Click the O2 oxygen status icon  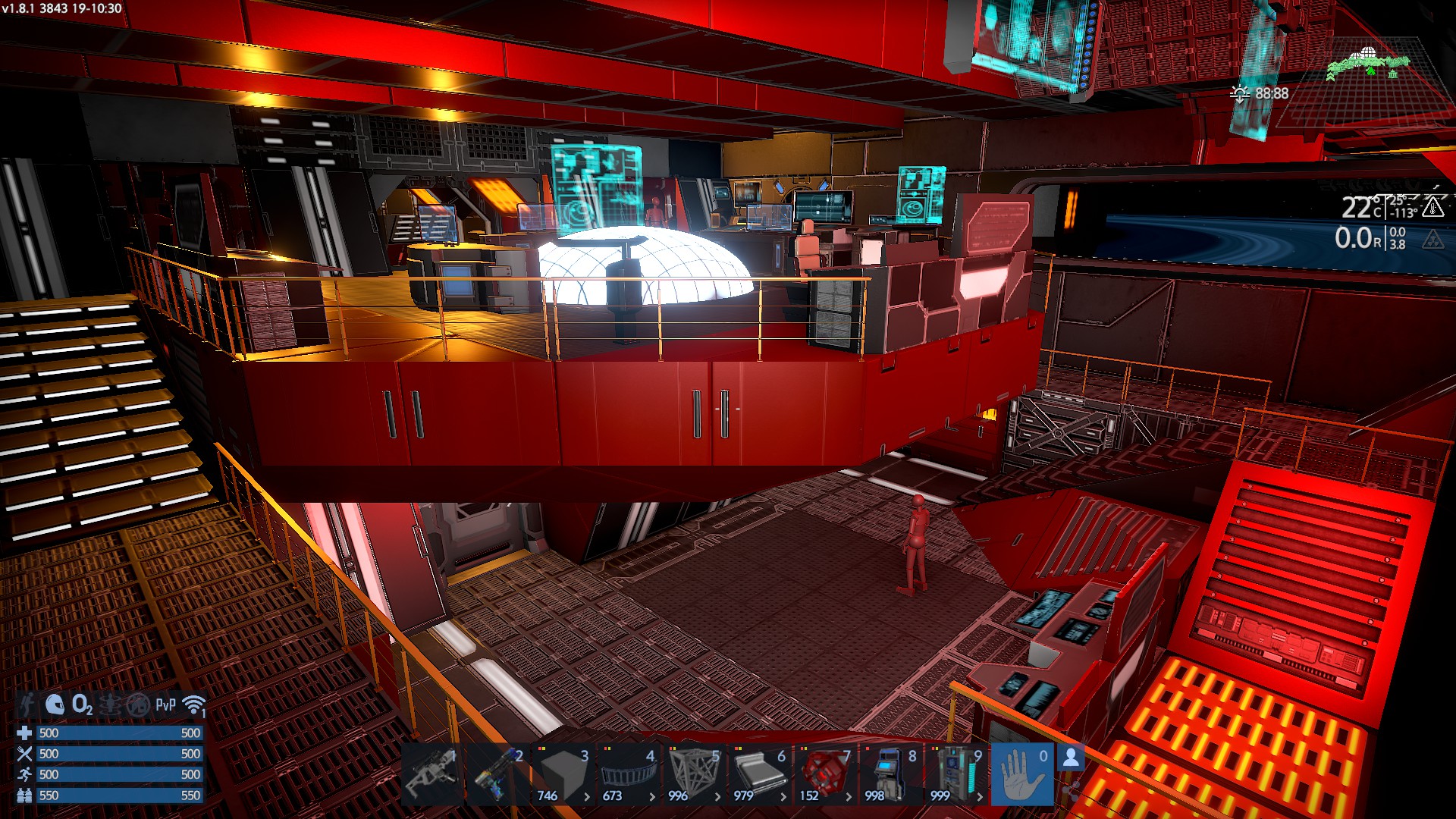tap(82, 705)
